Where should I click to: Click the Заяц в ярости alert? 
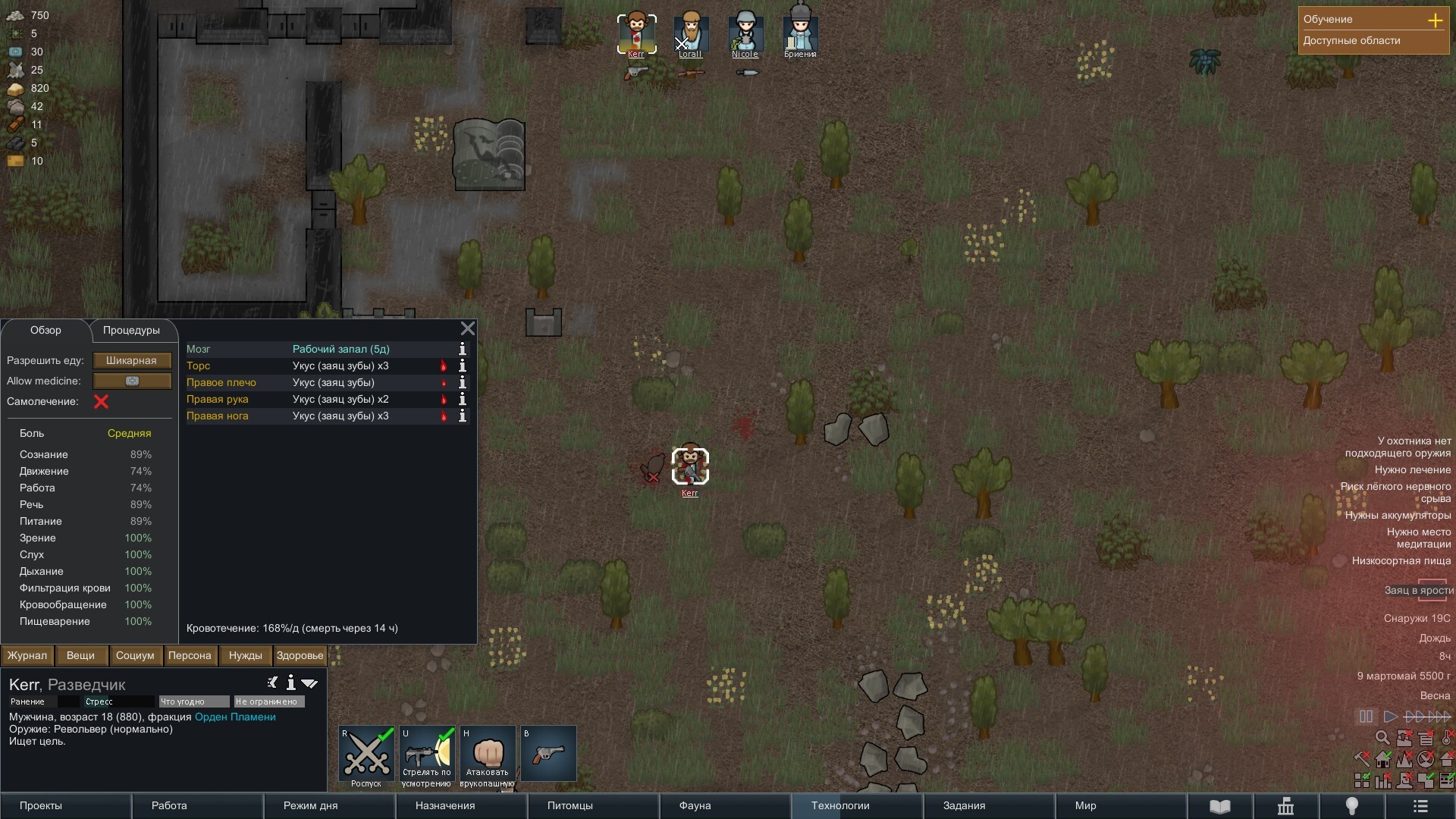point(1418,590)
